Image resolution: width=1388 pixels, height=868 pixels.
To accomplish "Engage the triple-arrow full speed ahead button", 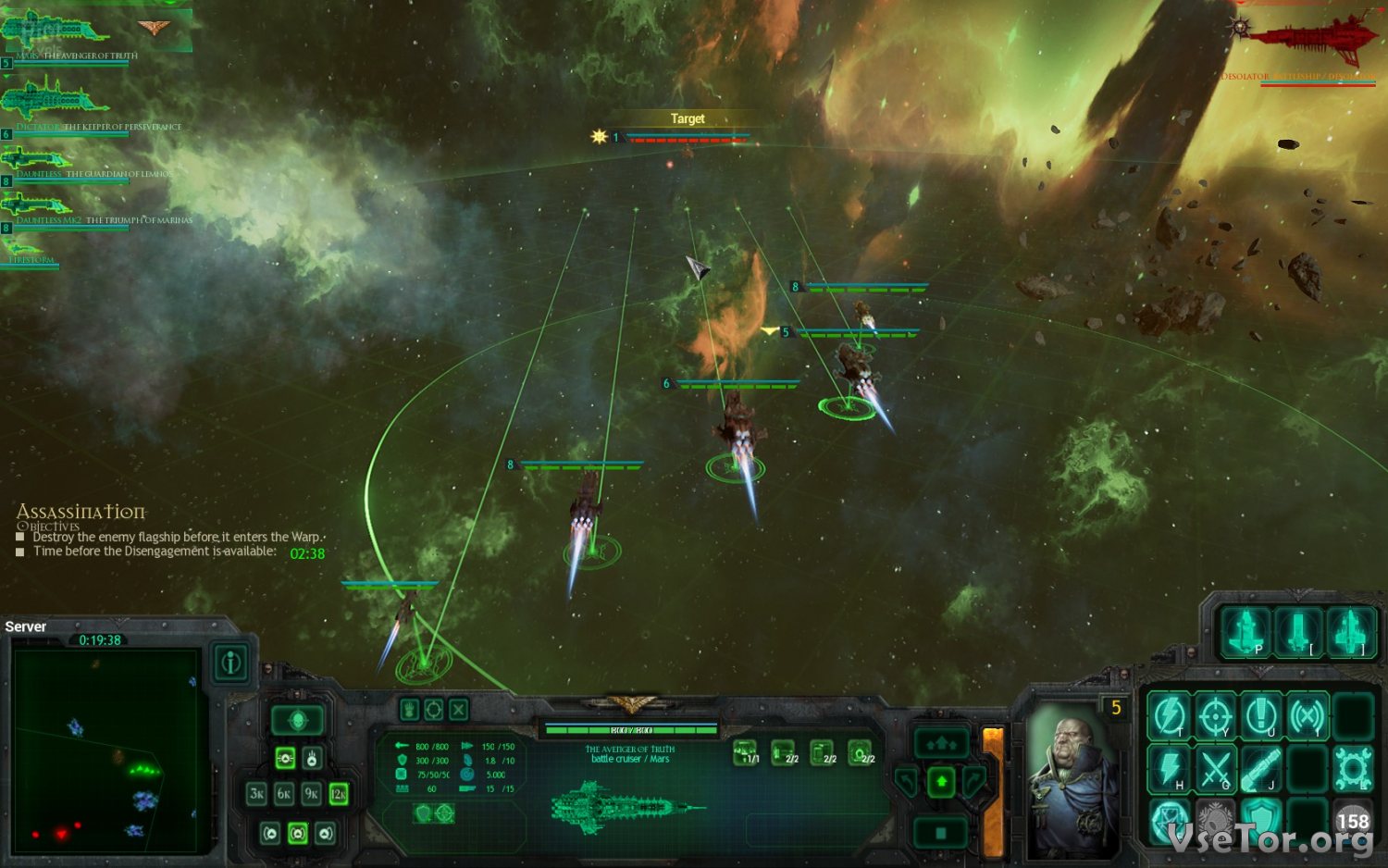I will click(x=941, y=743).
